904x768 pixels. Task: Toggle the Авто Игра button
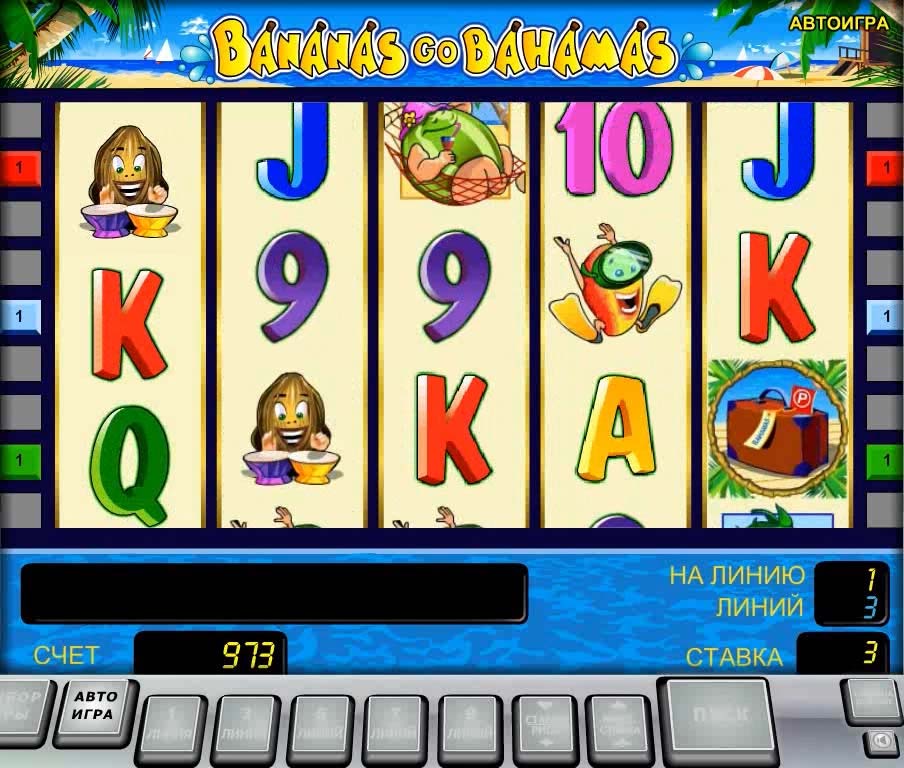(x=95, y=707)
